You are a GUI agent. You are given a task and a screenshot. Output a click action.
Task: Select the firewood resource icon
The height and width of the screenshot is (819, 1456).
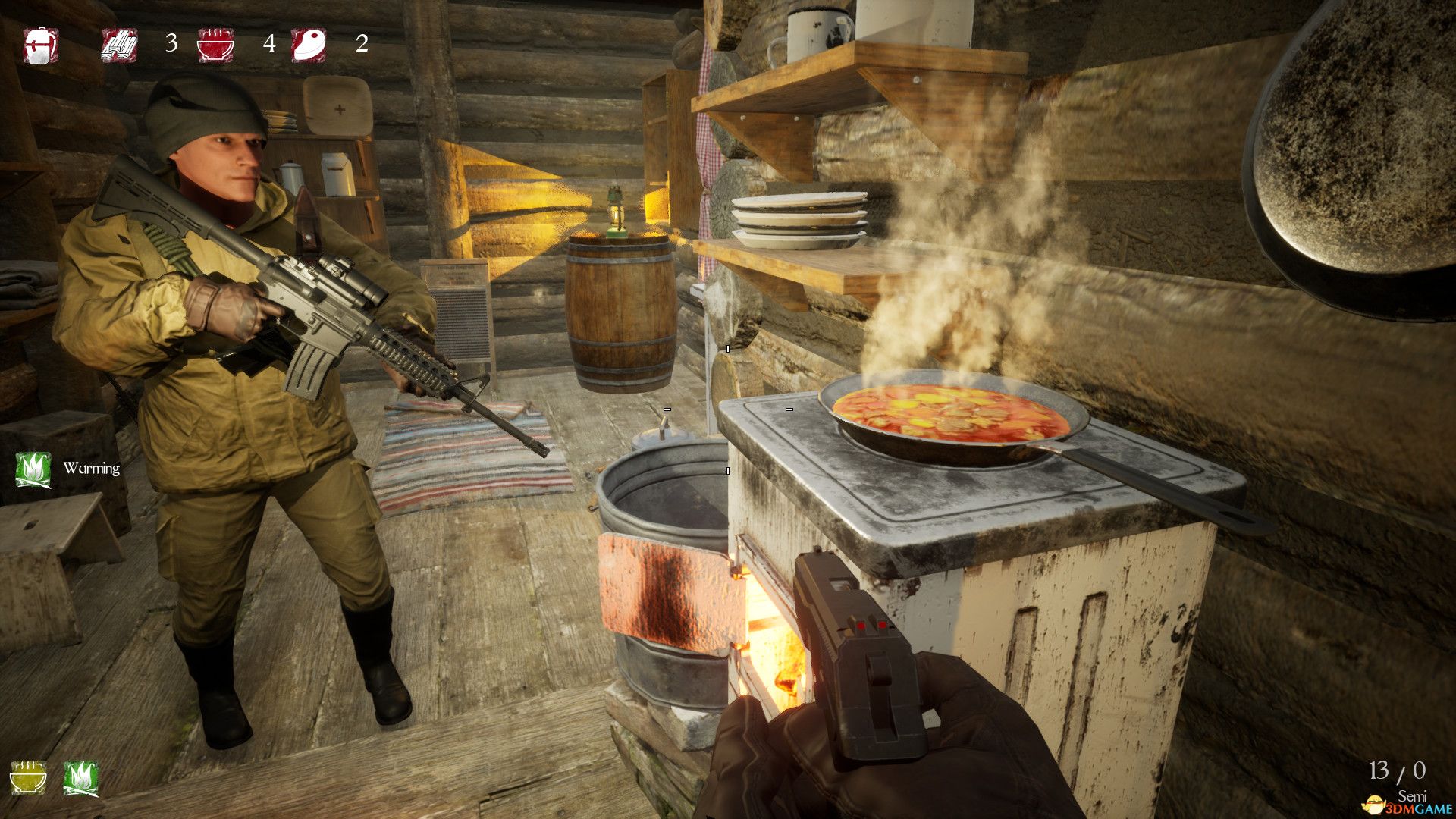[x=120, y=45]
